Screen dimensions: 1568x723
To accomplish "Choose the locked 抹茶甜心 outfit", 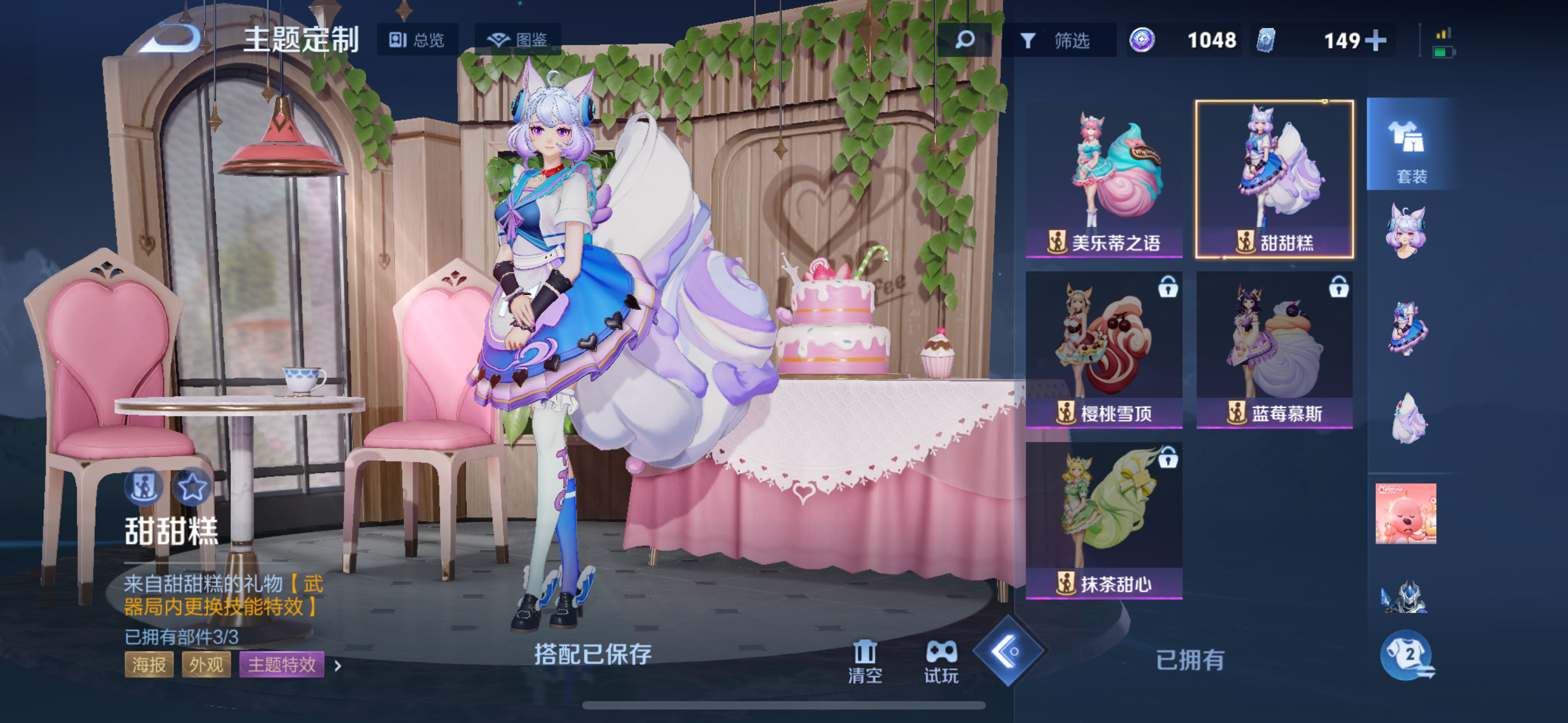I will 1104,520.
